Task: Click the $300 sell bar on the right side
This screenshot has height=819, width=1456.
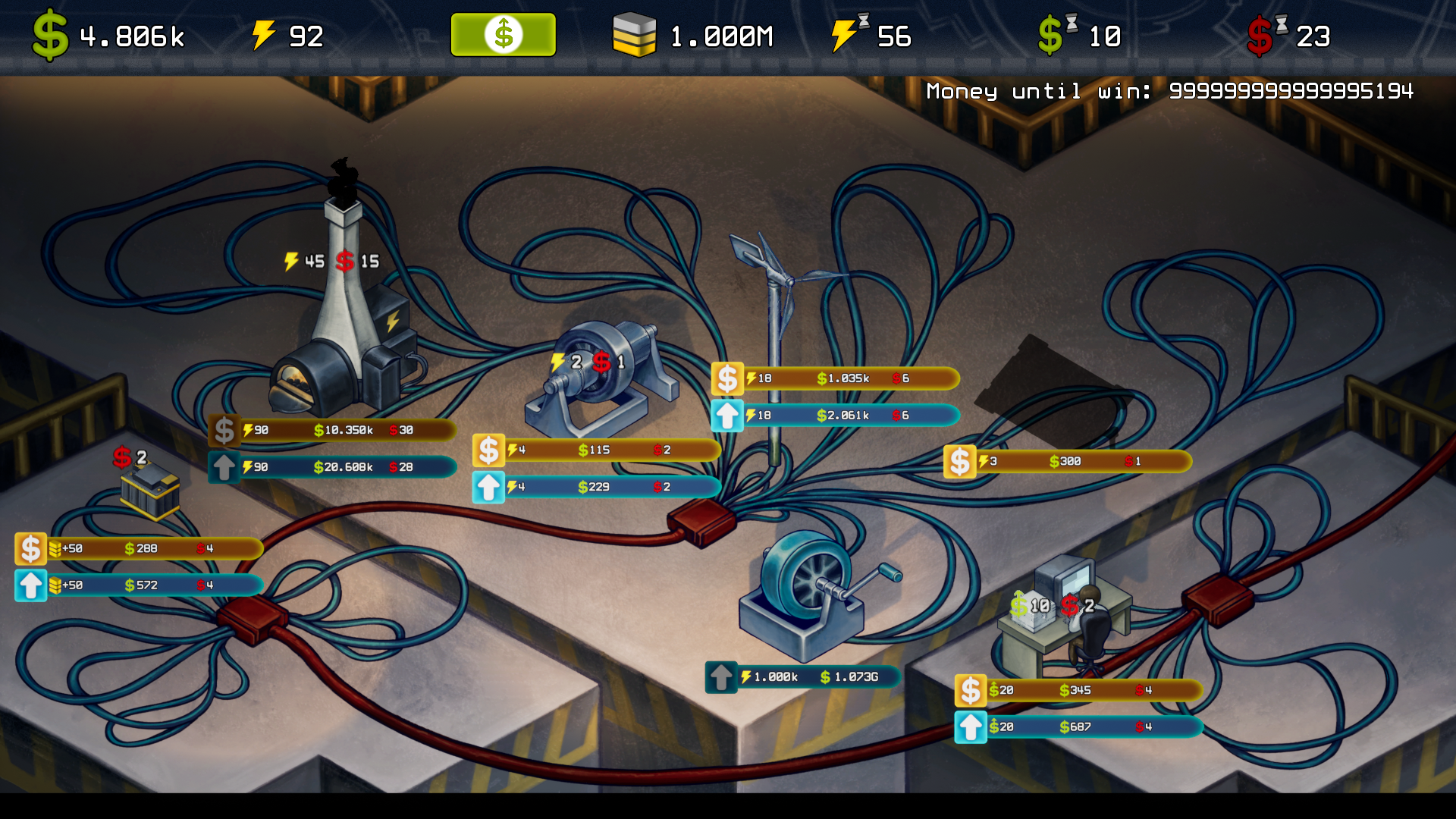Action: click(959, 460)
